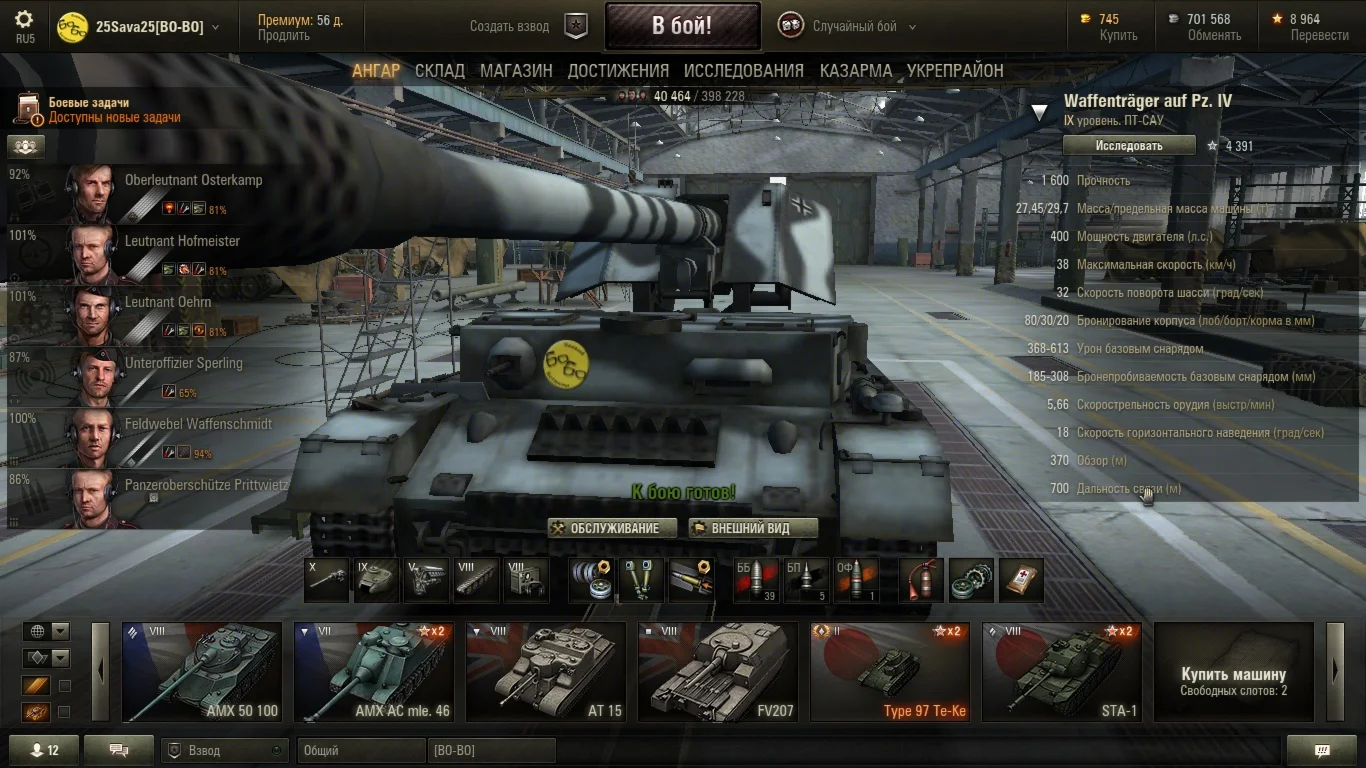Open the МАГАЗИН tab
The width and height of the screenshot is (1366, 768).
(516, 71)
